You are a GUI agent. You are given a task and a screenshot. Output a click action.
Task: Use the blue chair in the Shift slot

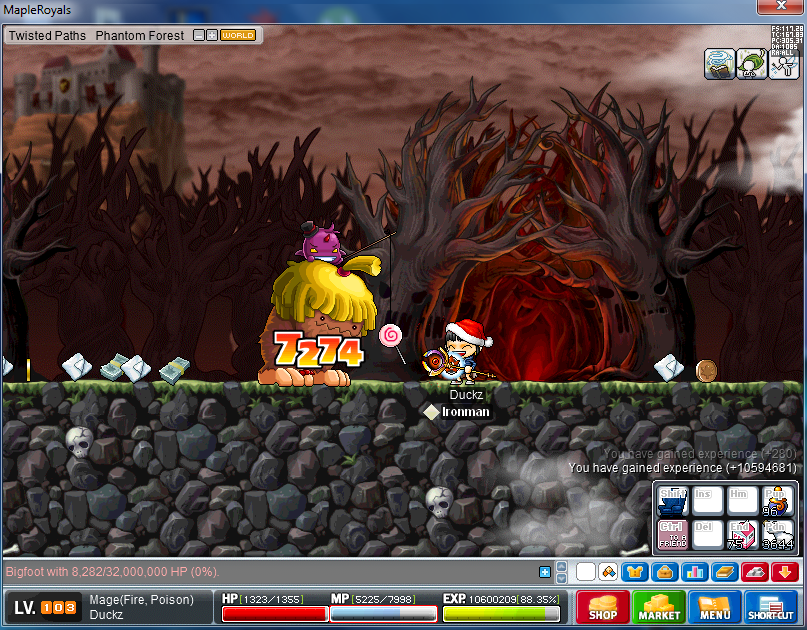coord(672,501)
